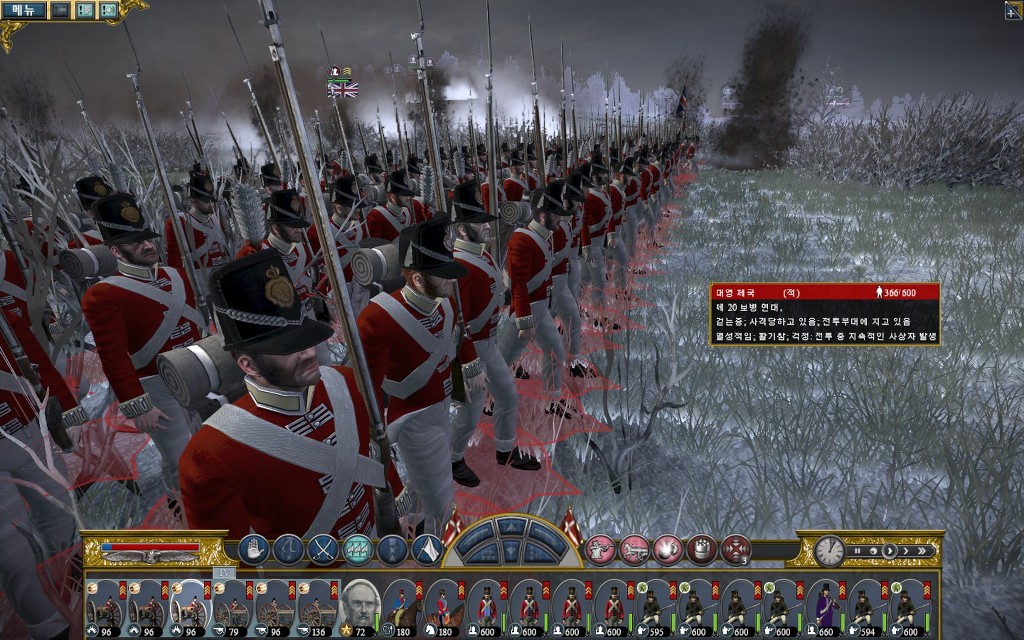Select the canister shot ammunition icon
The height and width of the screenshot is (640, 1024).
702,549
